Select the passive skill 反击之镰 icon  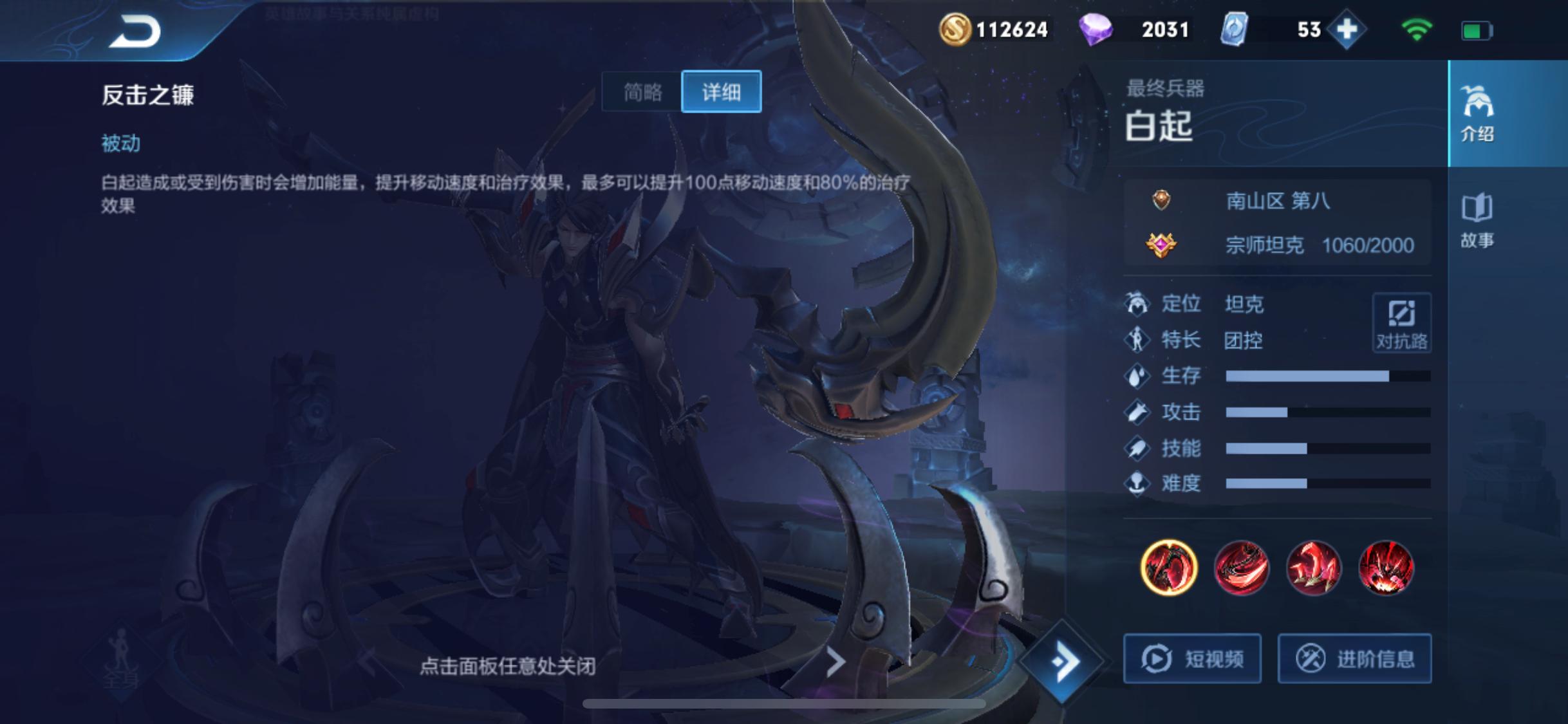click(1169, 567)
